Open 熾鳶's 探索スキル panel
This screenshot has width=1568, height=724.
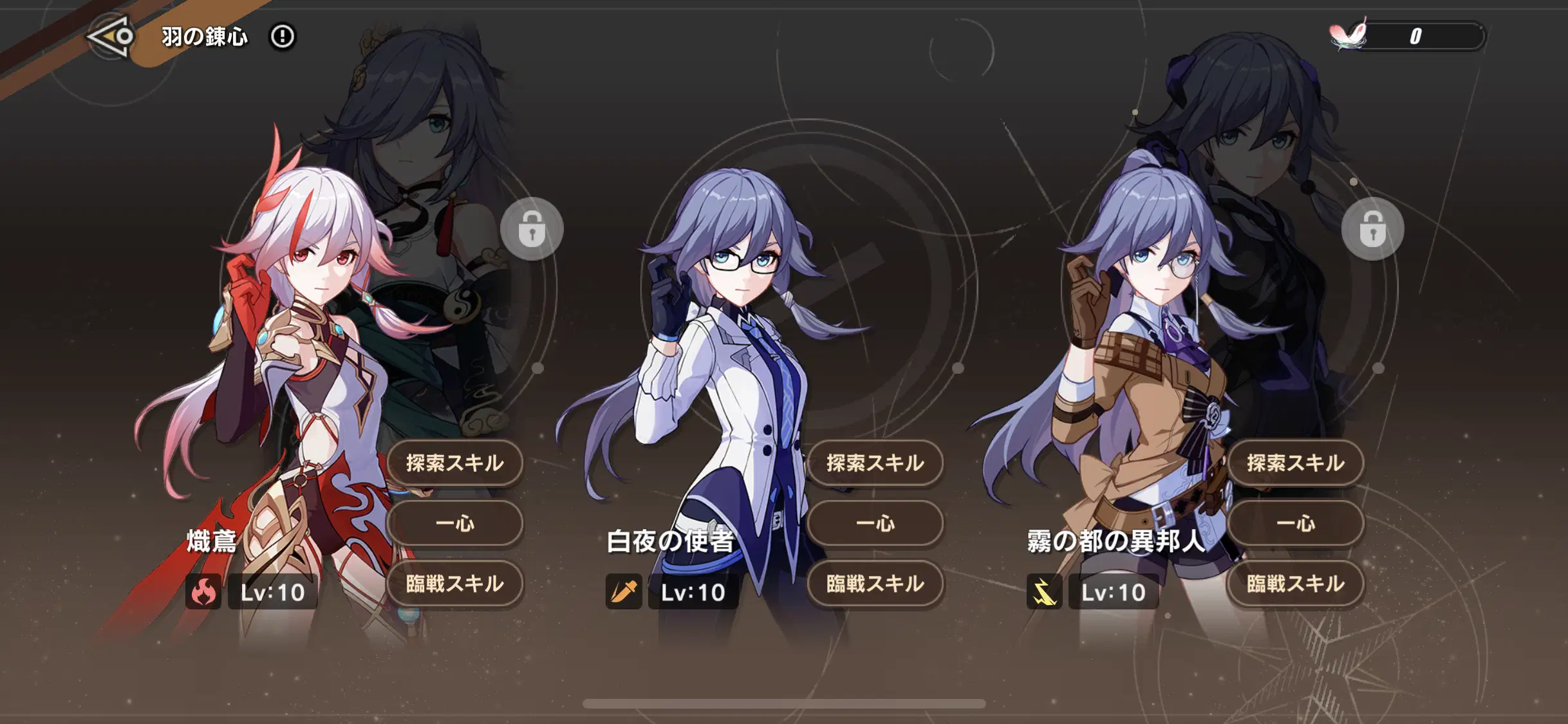tap(454, 463)
